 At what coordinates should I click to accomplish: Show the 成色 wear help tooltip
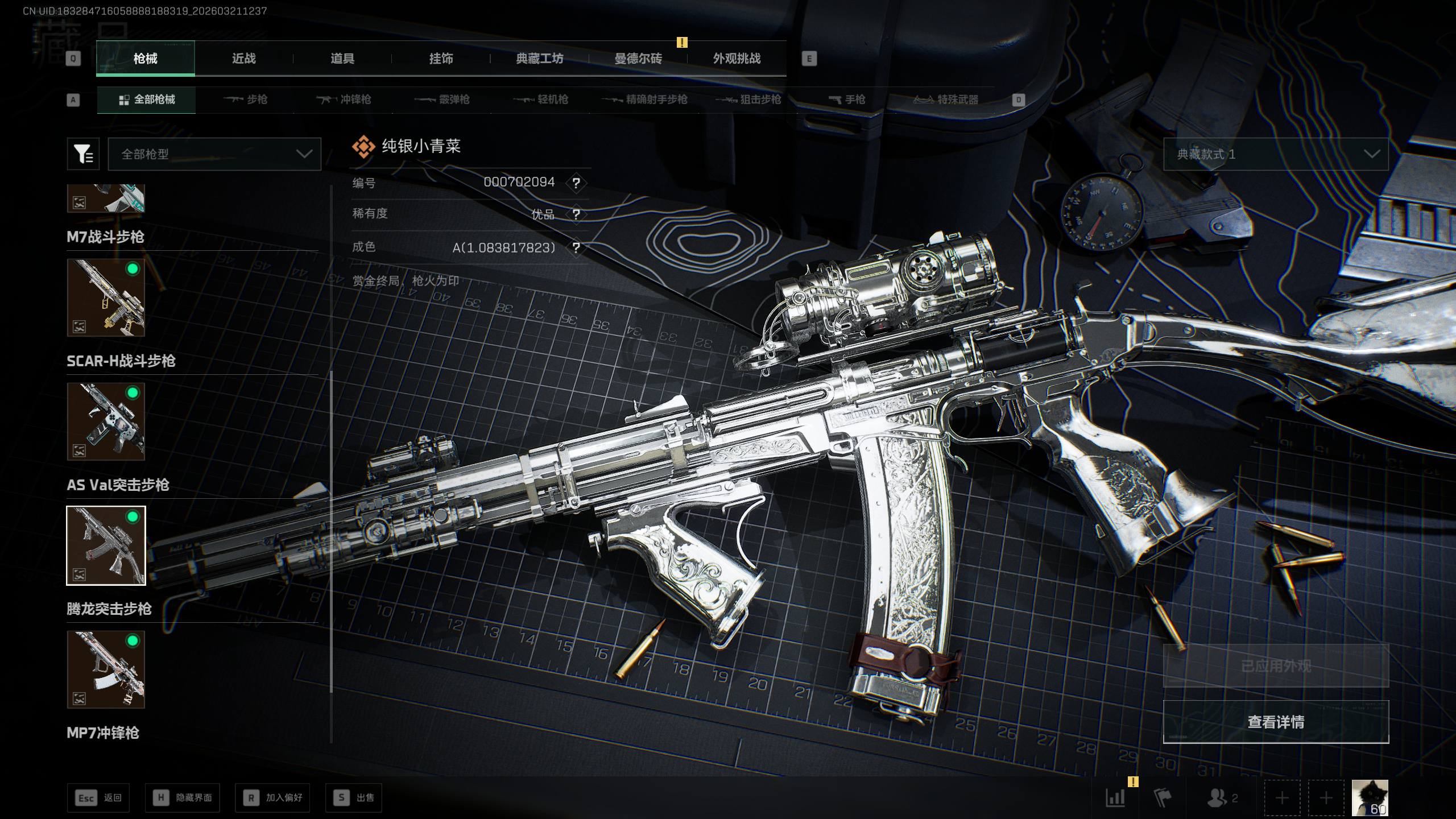(x=576, y=248)
